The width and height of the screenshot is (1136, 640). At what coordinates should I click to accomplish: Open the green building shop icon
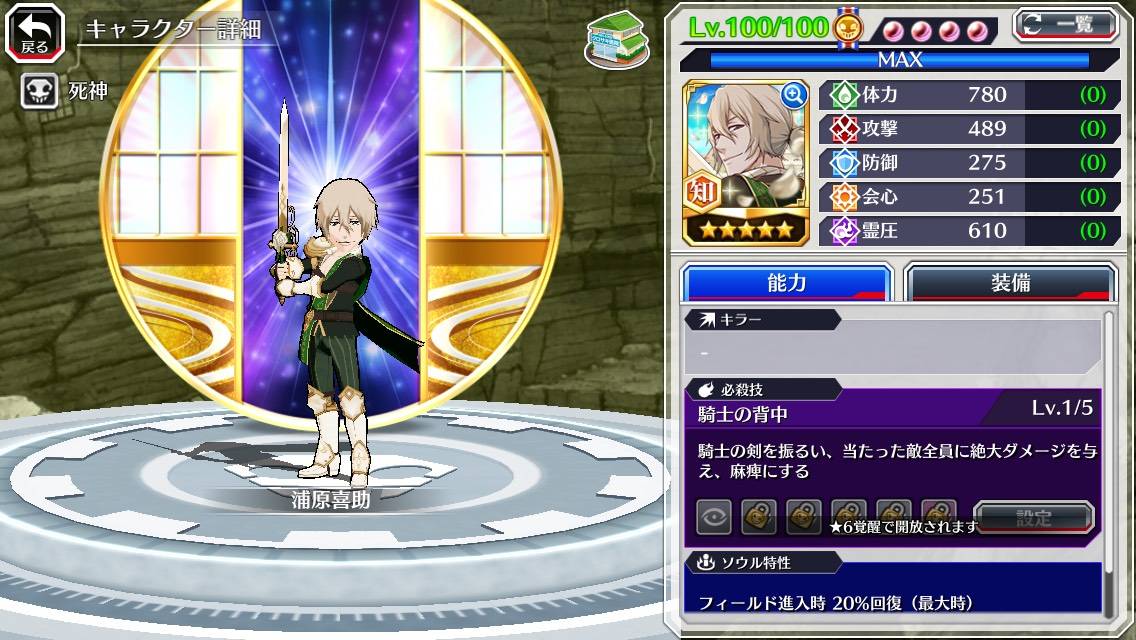(612, 37)
